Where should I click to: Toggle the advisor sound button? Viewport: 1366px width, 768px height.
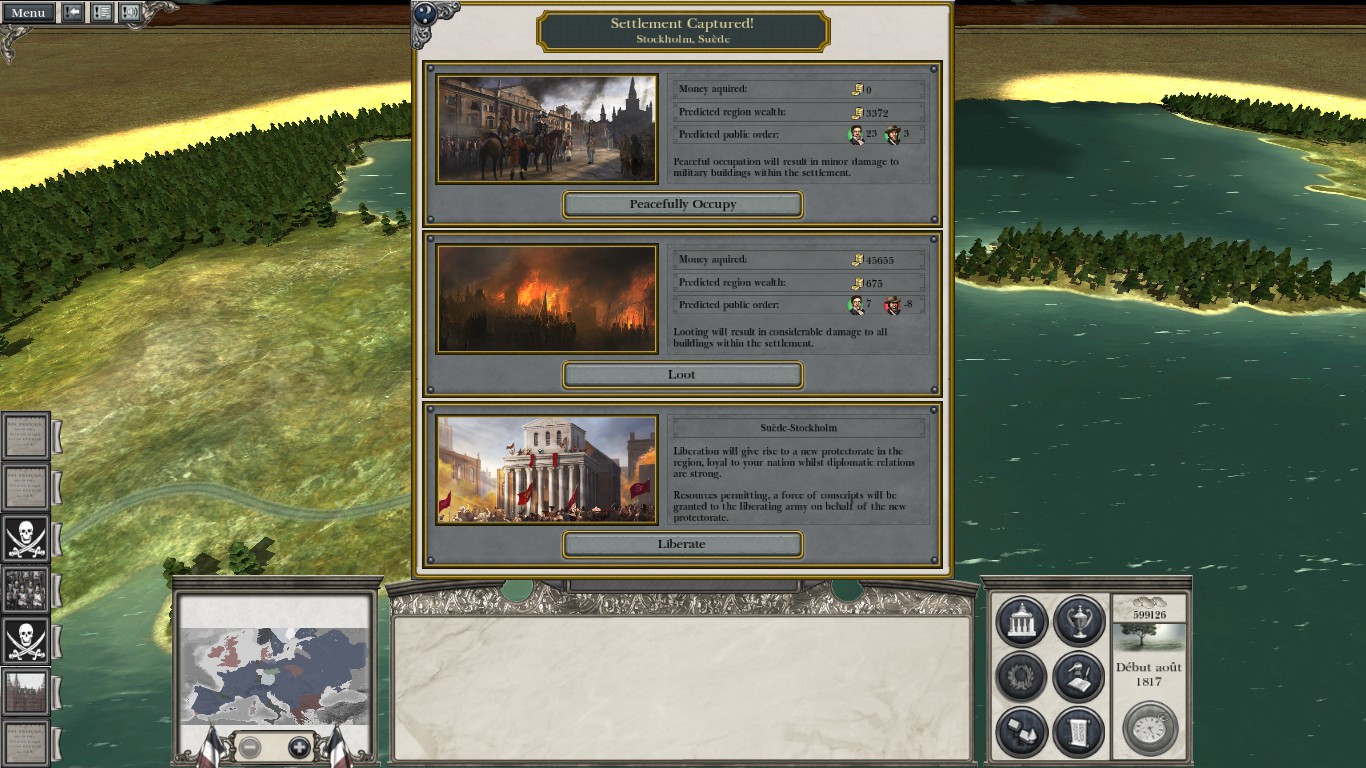131,13
